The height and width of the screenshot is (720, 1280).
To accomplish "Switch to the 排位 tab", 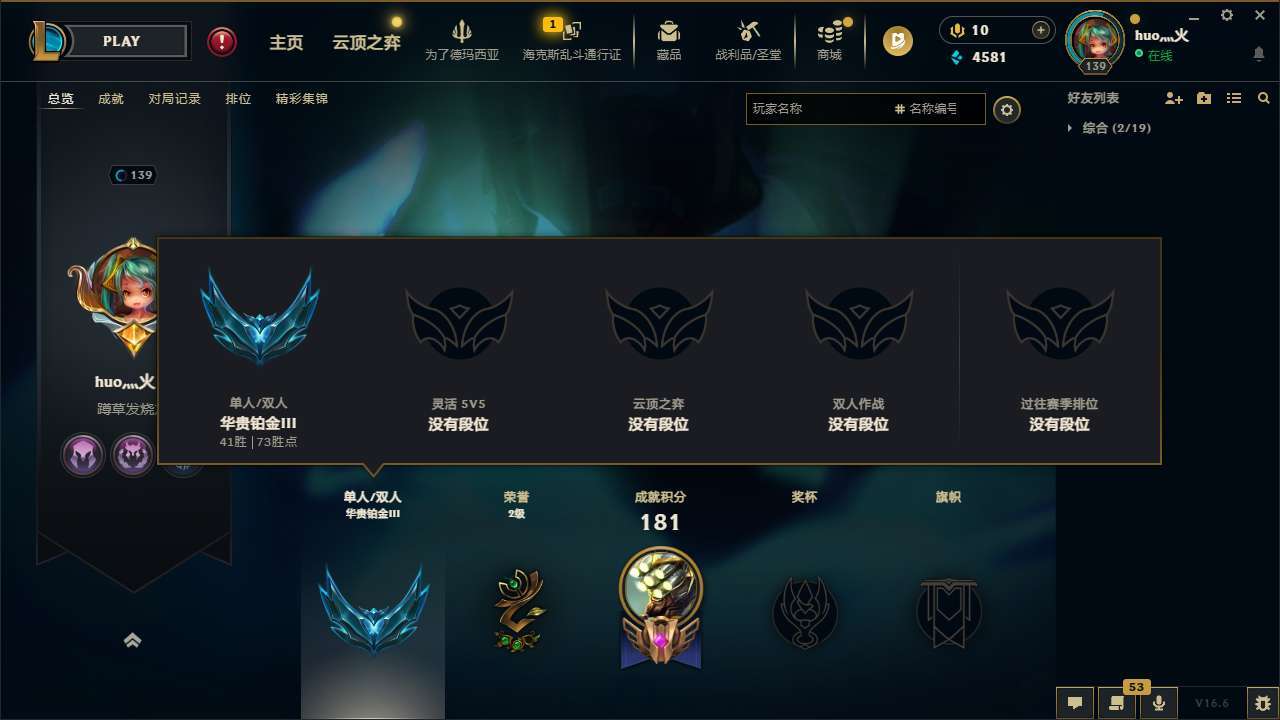I will click(x=238, y=99).
